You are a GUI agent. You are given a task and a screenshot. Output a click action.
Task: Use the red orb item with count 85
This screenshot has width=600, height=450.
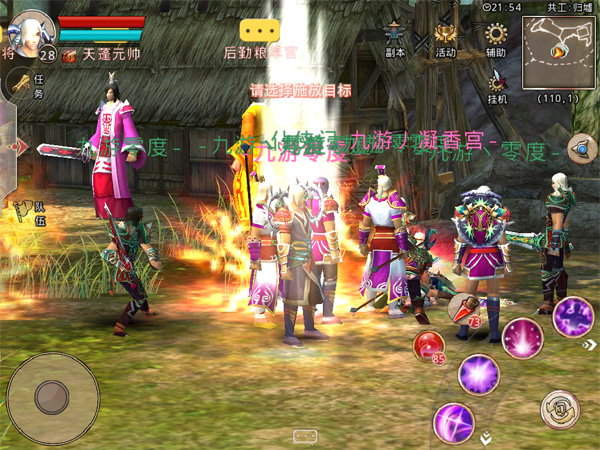pyautogui.click(x=430, y=347)
